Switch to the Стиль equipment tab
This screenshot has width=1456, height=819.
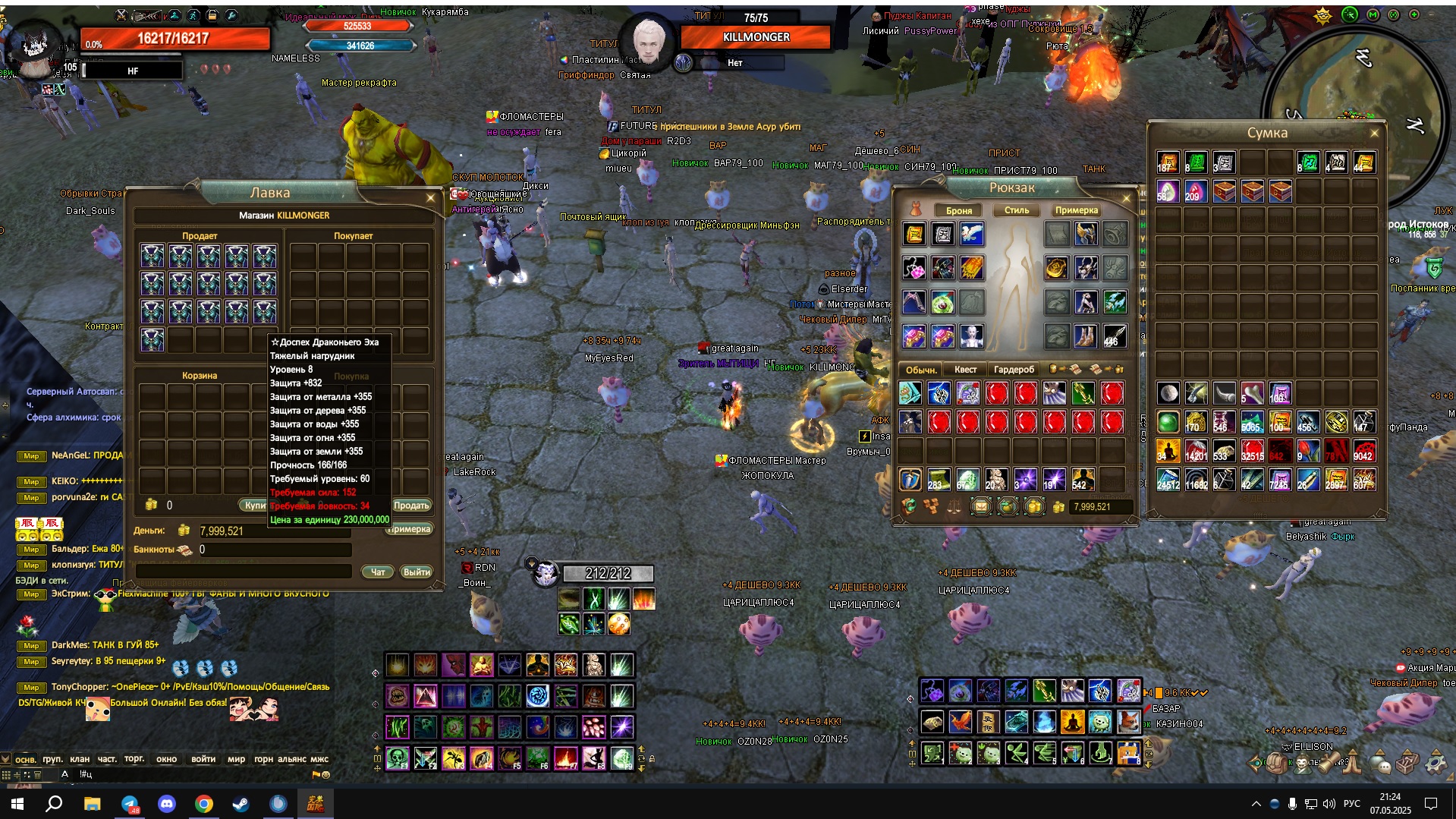[1017, 210]
